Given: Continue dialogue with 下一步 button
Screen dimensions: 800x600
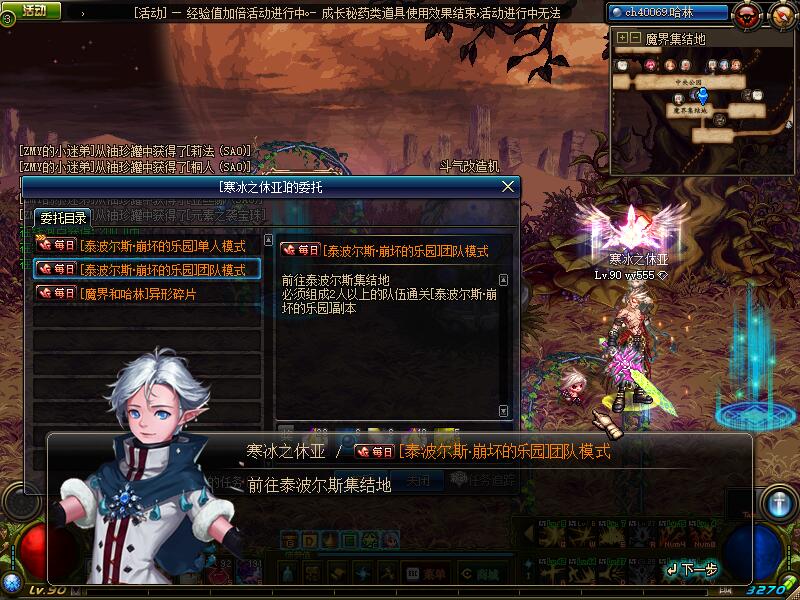Looking at the screenshot, I should (692, 569).
